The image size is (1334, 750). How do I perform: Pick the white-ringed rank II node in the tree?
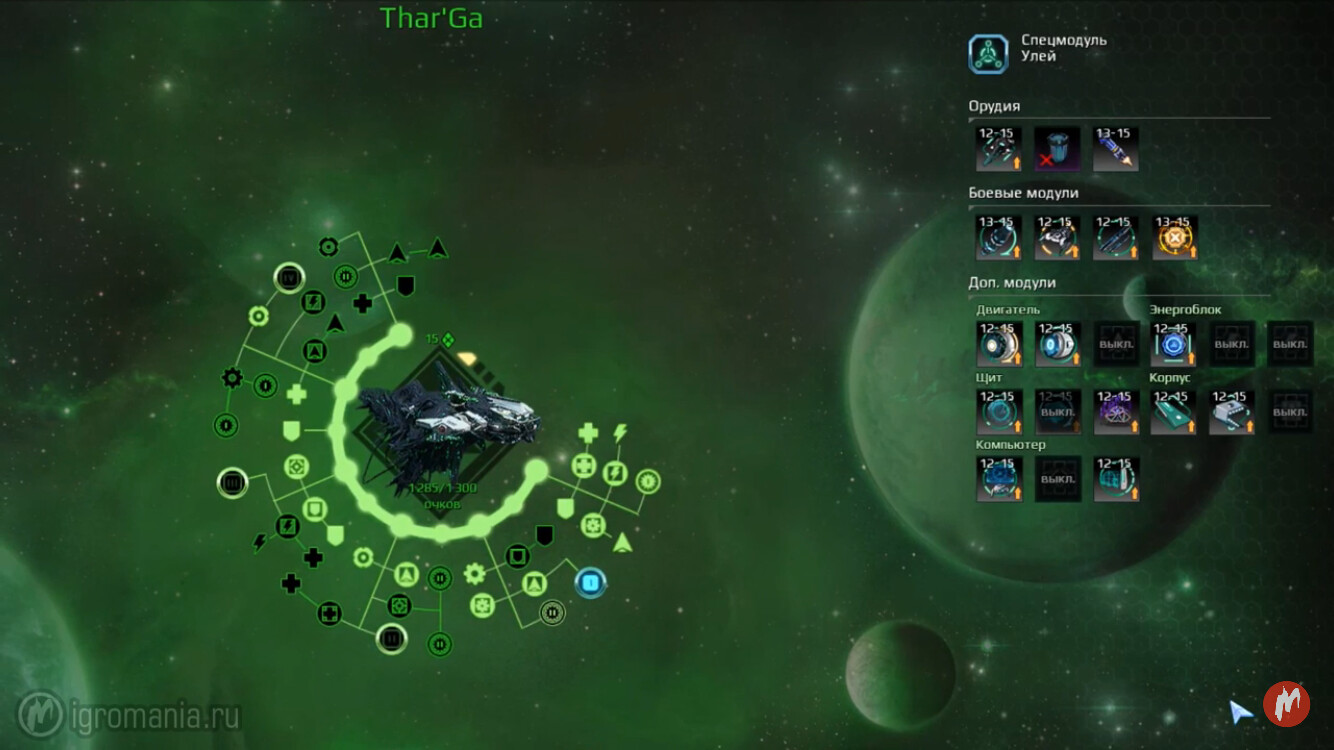tap(391, 638)
